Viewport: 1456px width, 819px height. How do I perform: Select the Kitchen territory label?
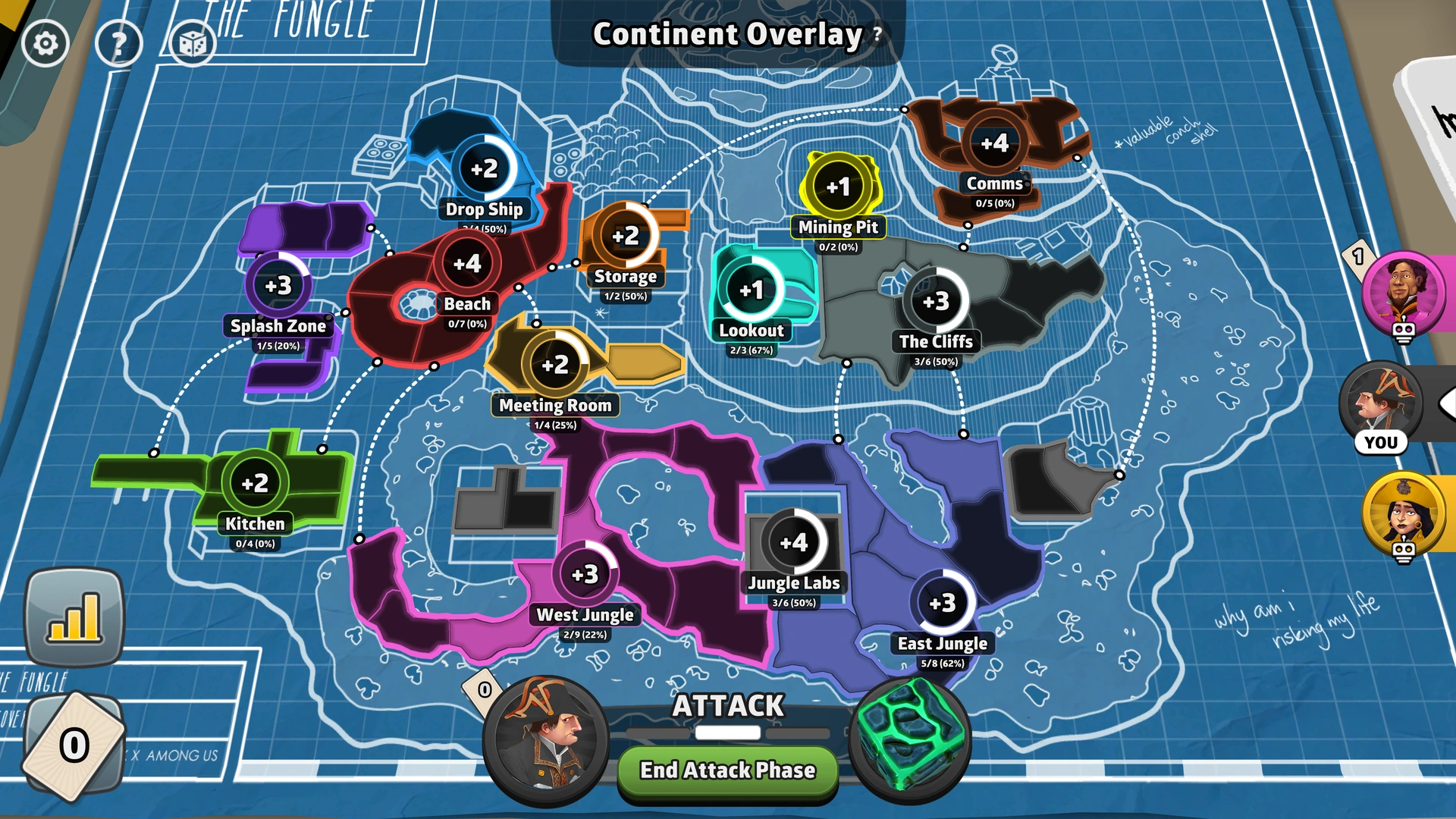[253, 524]
